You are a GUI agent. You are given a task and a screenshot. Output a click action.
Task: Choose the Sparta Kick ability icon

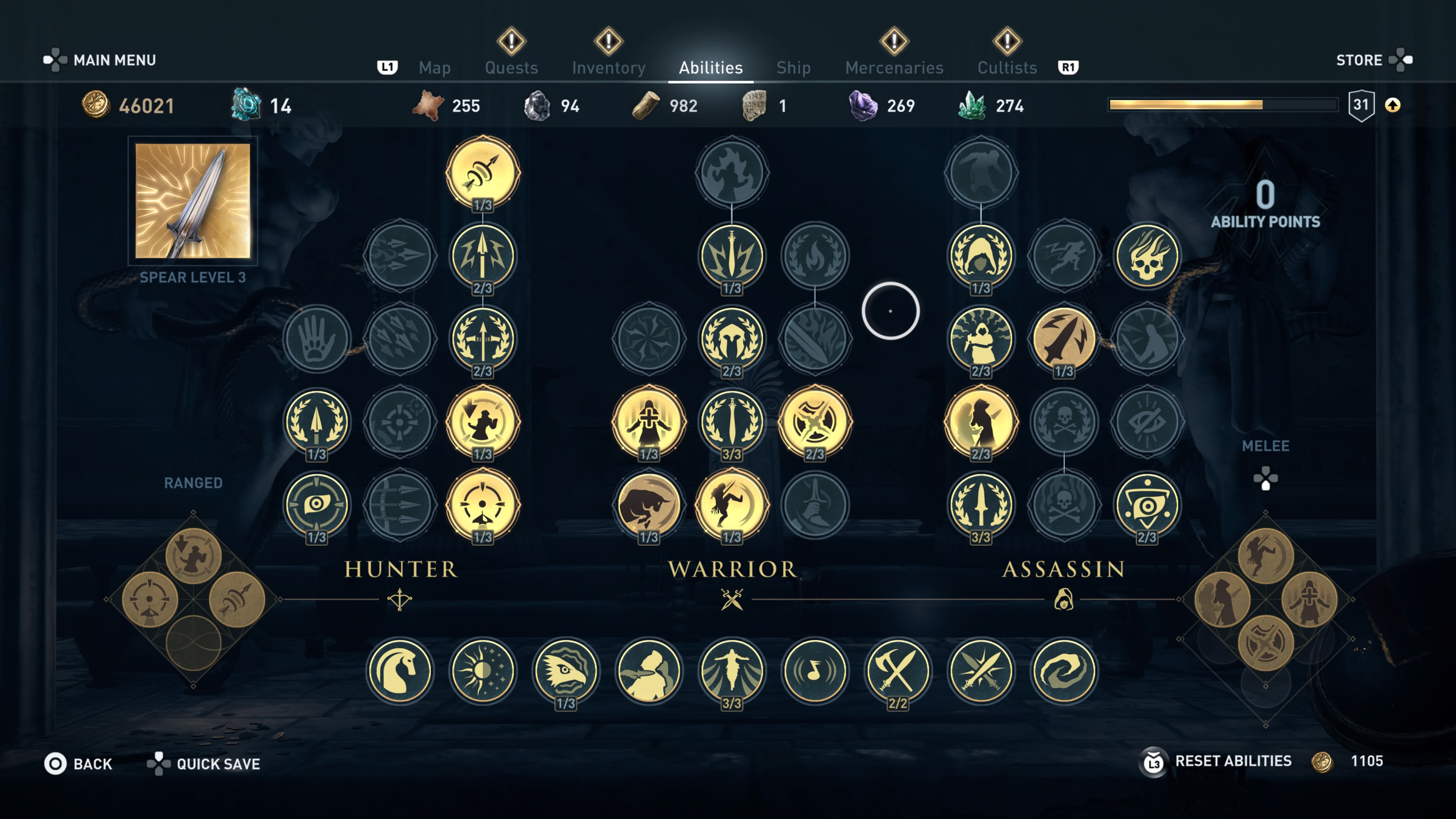[731, 504]
